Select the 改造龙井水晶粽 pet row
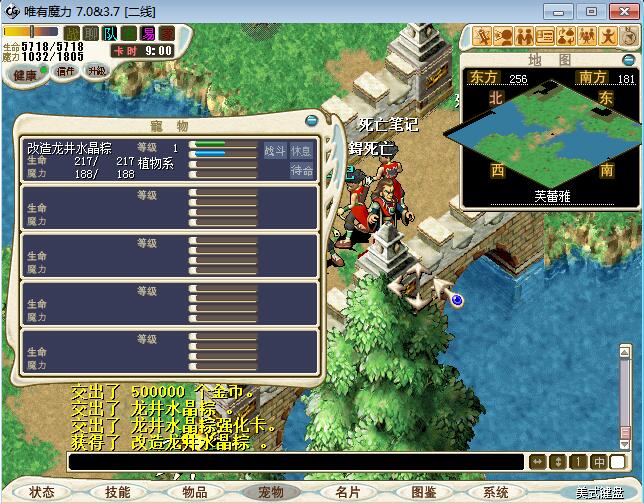Screen dimensions: 644x503 (x=105, y=160)
